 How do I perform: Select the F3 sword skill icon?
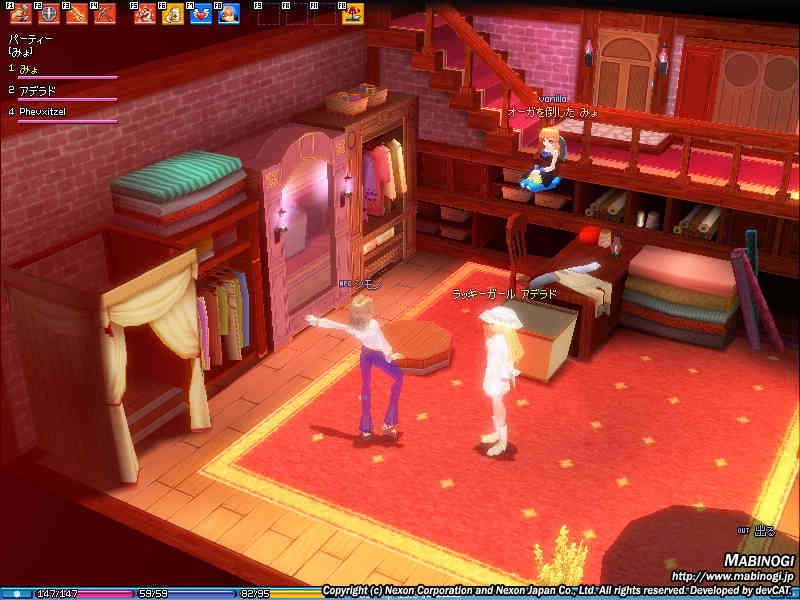[x=76, y=14]
